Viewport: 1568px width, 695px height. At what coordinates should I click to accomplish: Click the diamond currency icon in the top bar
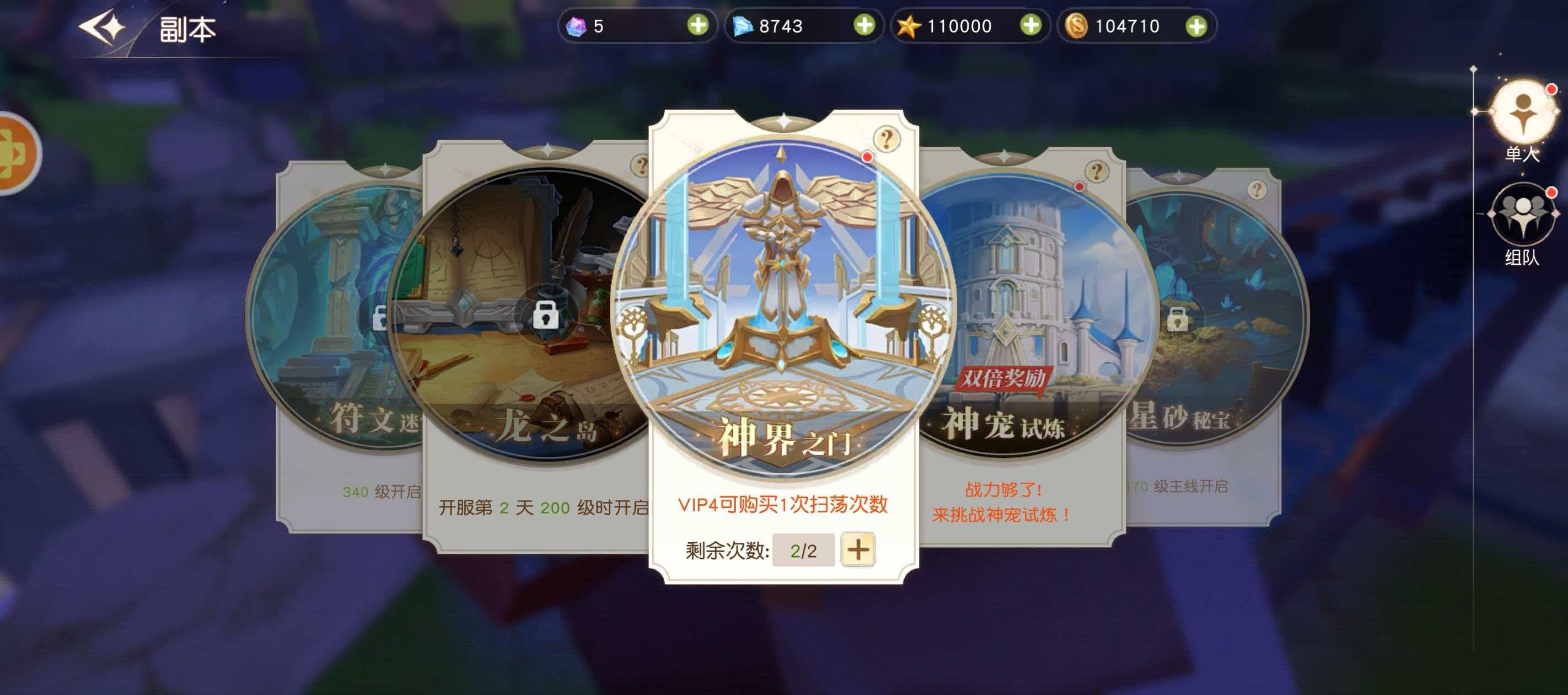744,25
